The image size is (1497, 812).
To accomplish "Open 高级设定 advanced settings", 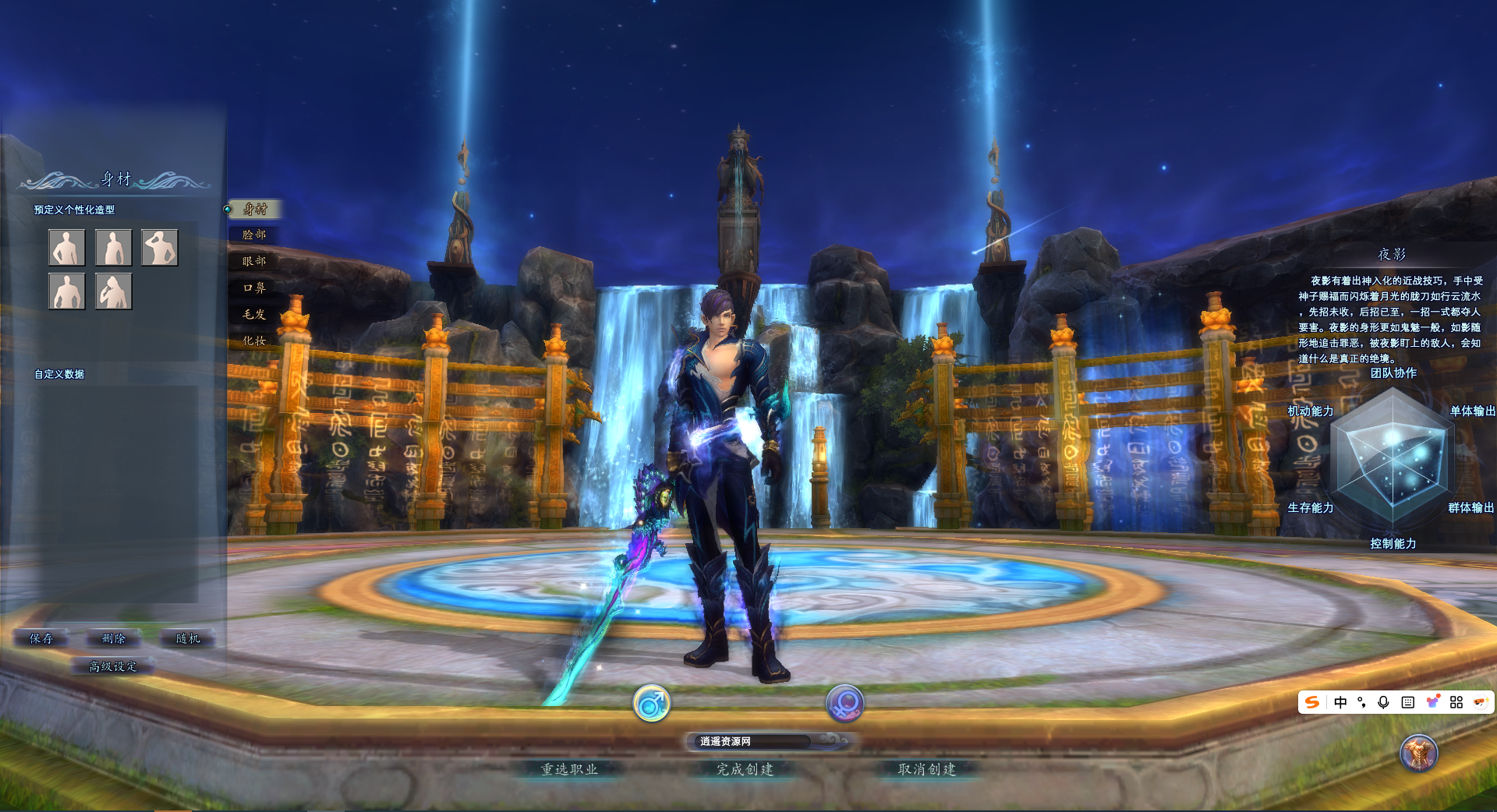I will 113,666.
